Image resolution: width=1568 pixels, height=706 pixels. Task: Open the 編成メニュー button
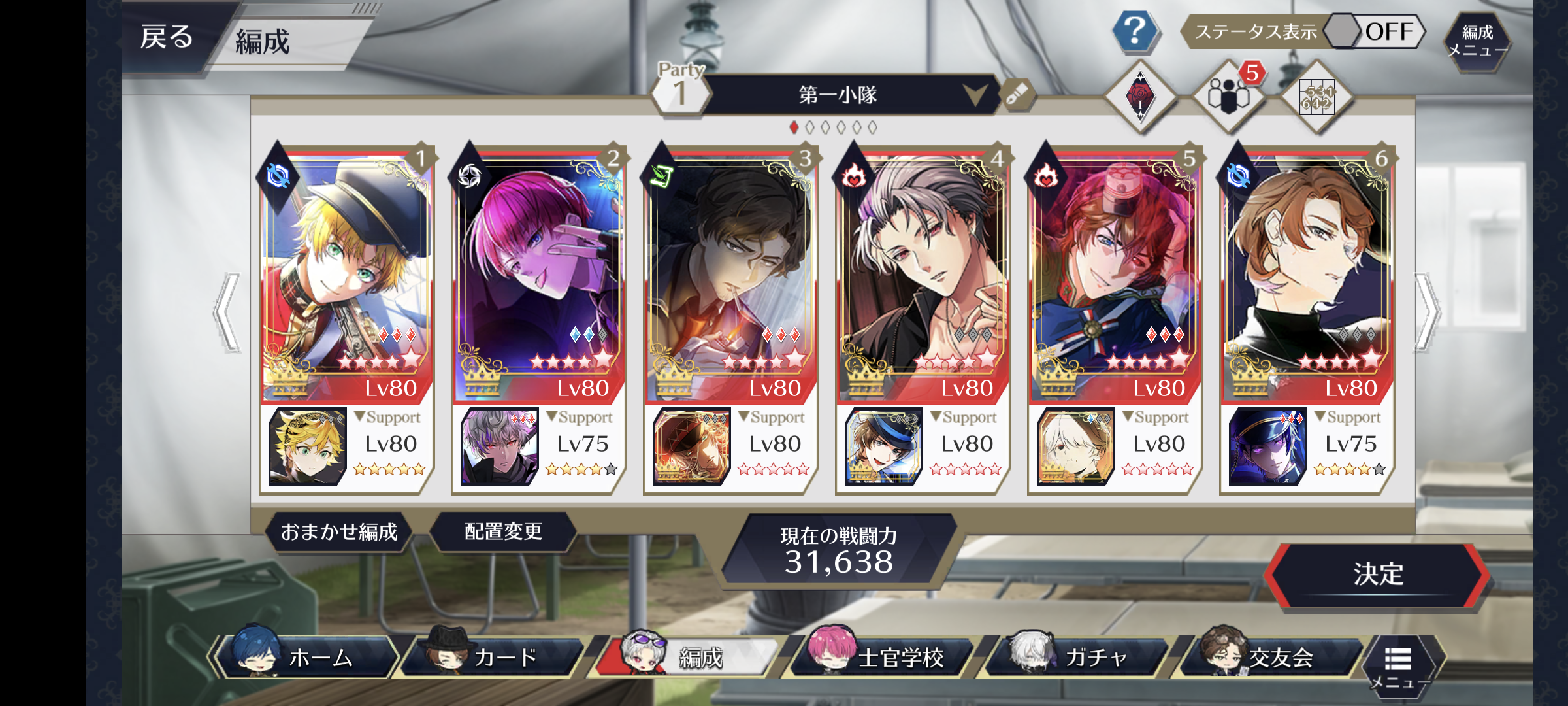1477,41
